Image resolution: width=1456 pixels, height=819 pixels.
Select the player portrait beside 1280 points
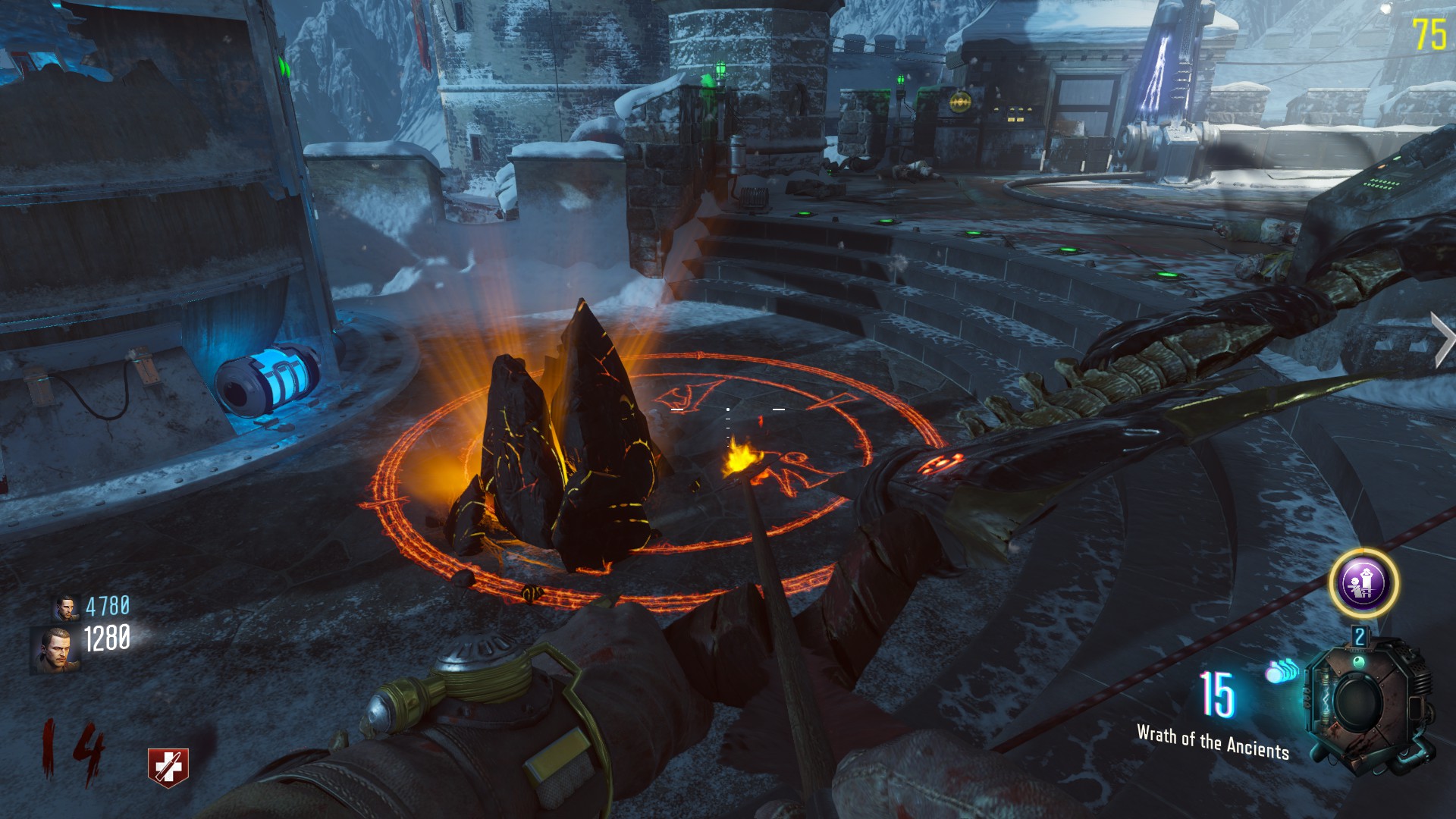click(x=55, y=650)
